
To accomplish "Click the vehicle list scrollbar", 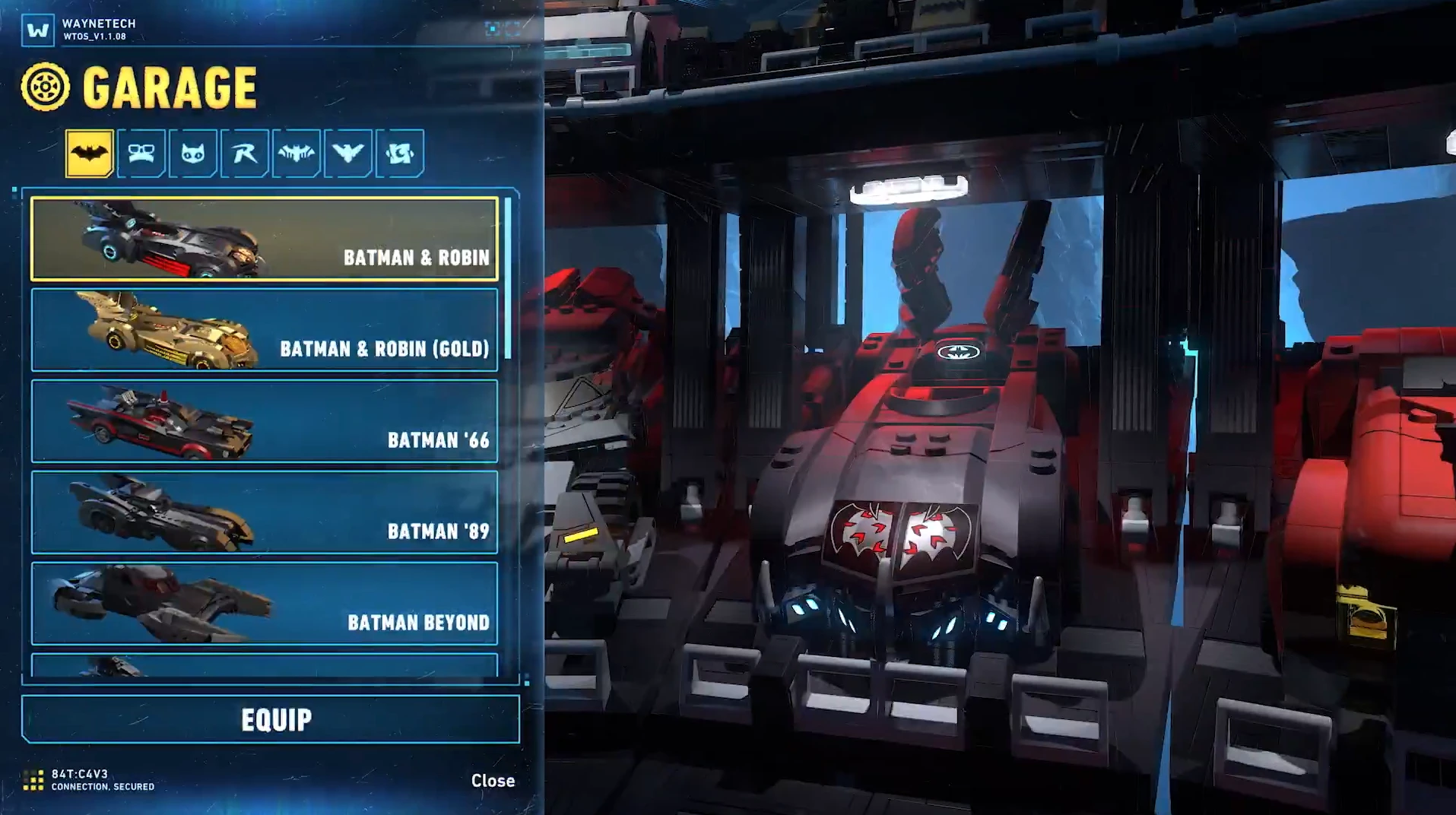I will (x=508, y=278).
